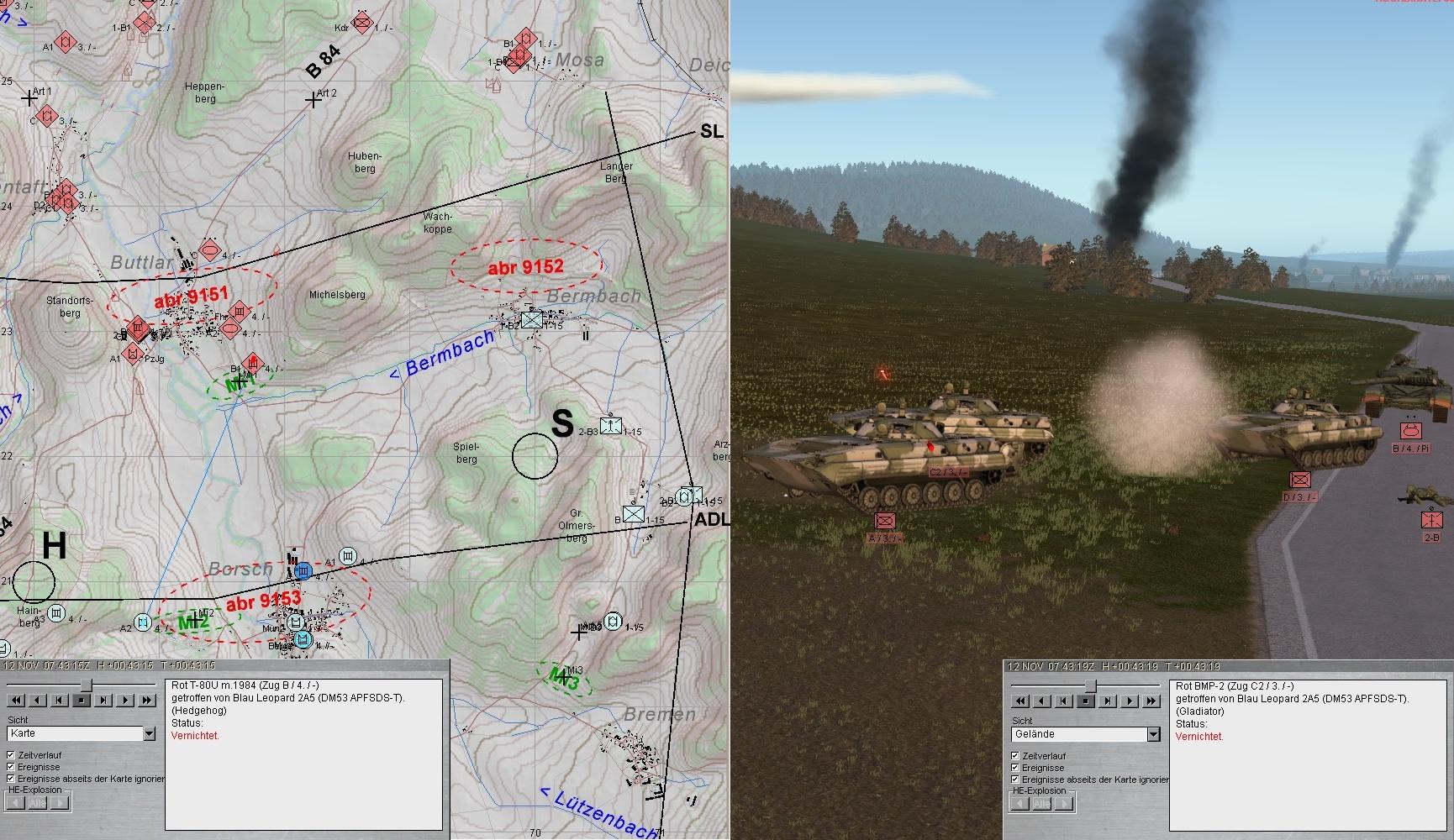
Task: Fast-forward the replay in the Karte panel
Action: point(148,700)
